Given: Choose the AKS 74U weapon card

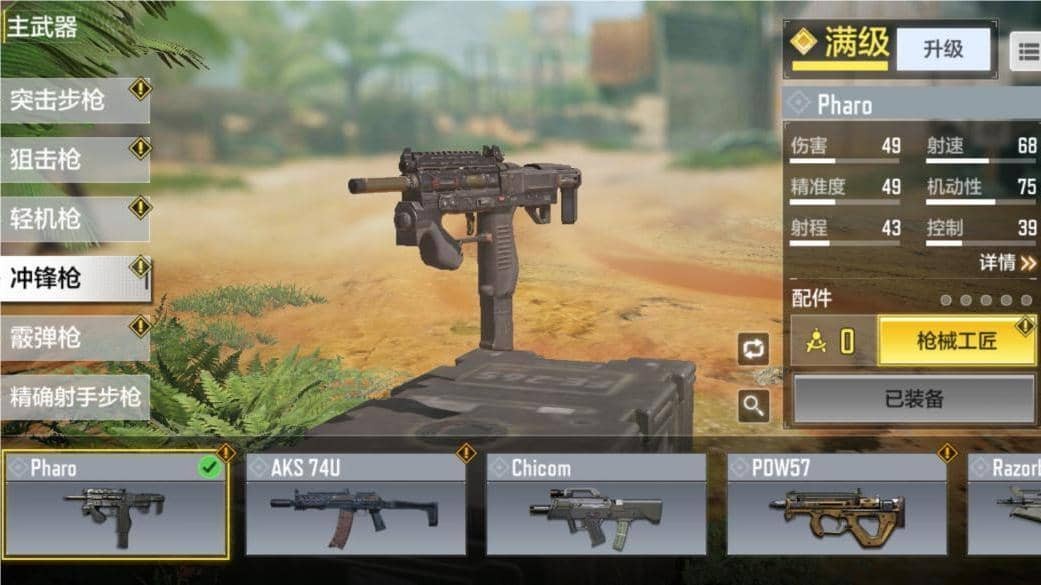Looking at the screenshot, I should [355, 505].
